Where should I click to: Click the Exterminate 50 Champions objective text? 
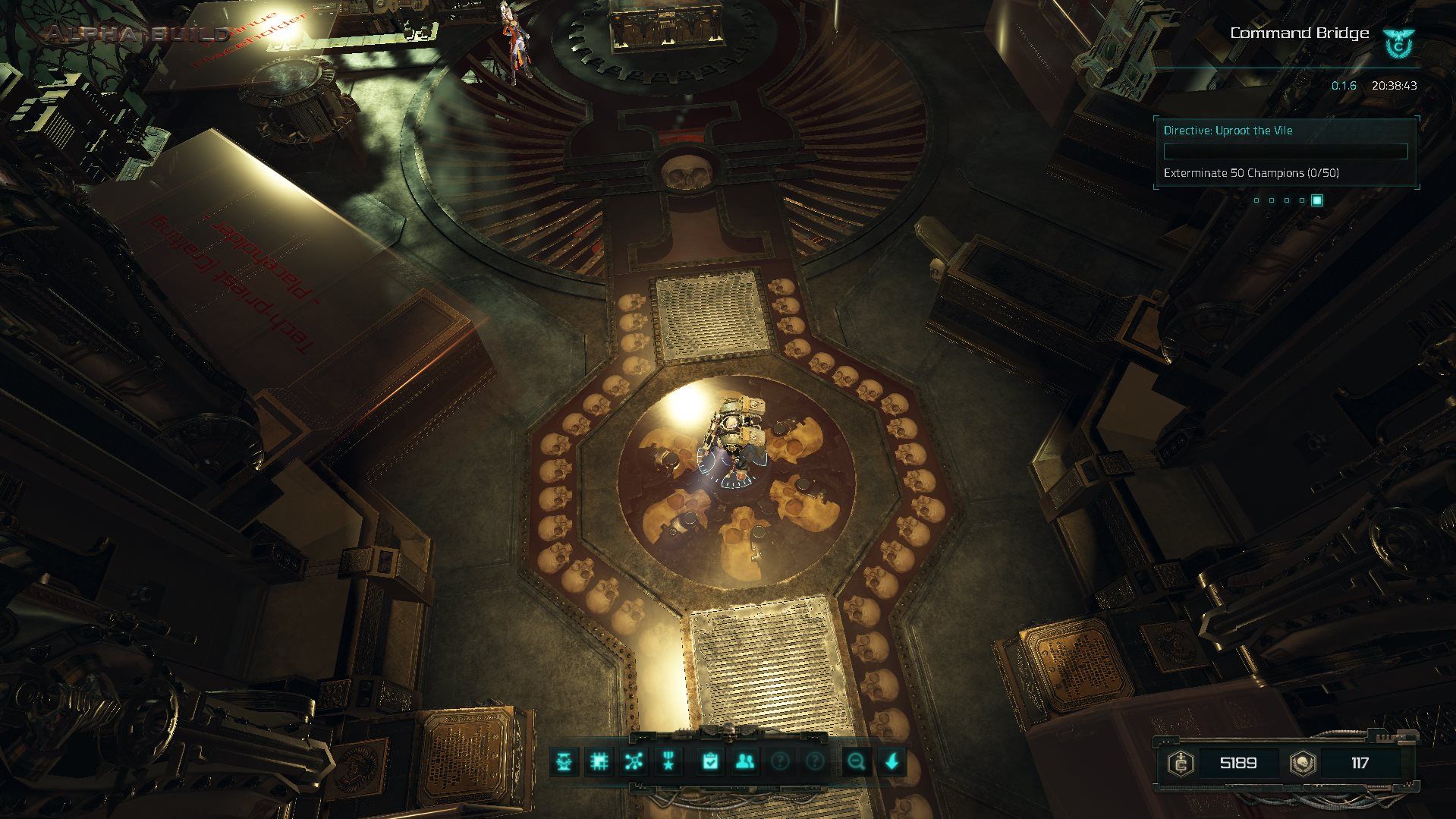tap(1252, 173)
